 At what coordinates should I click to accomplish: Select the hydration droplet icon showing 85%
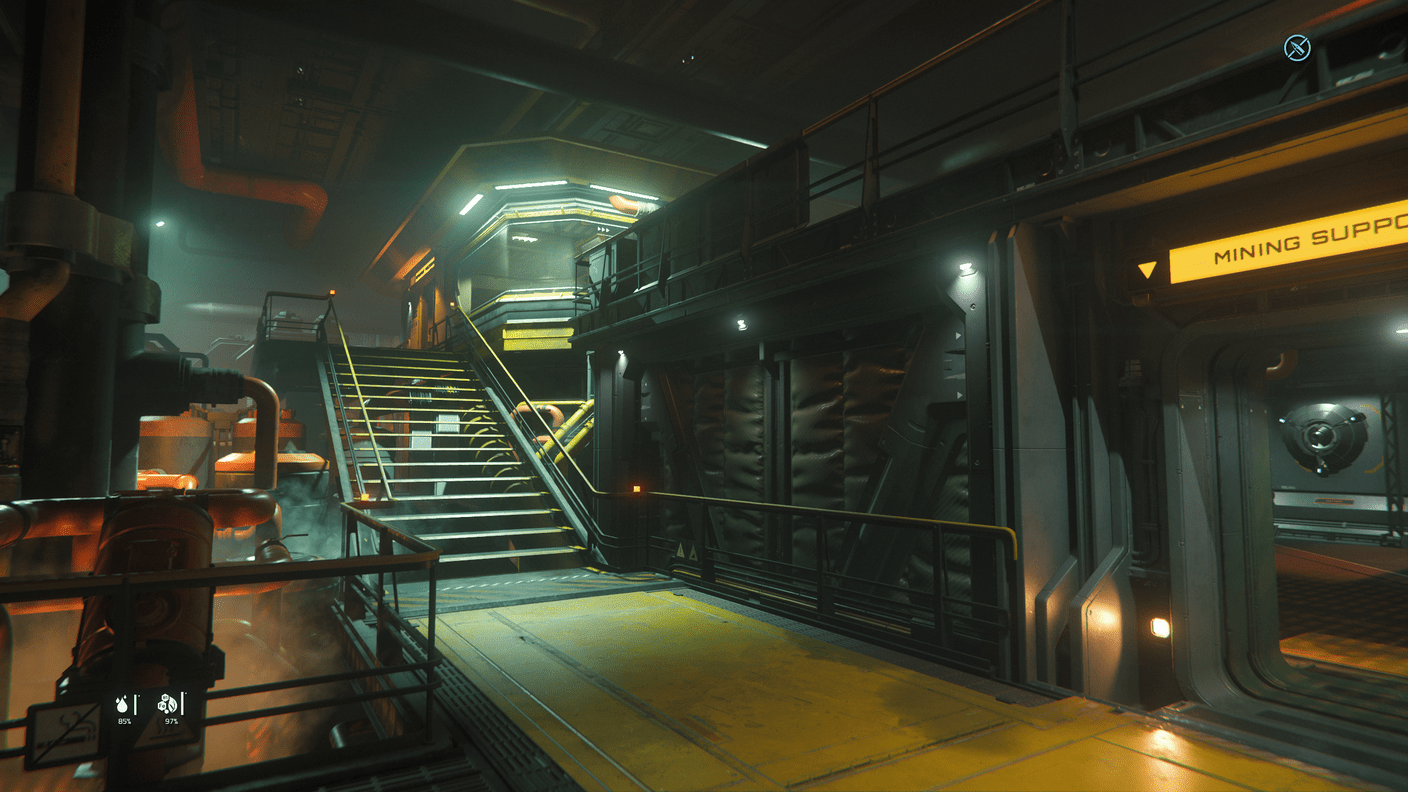point(122,705)
